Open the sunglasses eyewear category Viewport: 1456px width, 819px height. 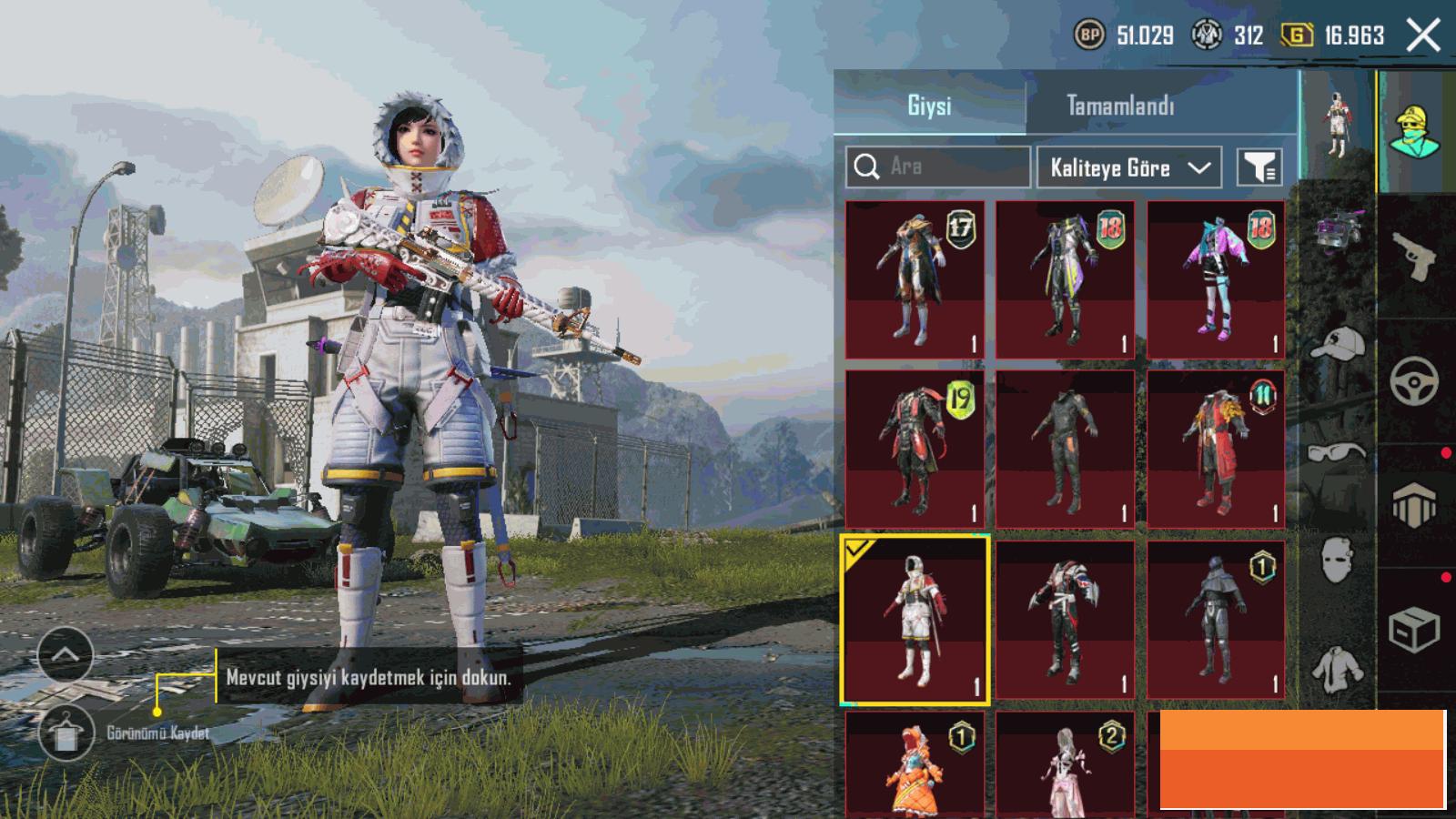[x=1337, y=451]
